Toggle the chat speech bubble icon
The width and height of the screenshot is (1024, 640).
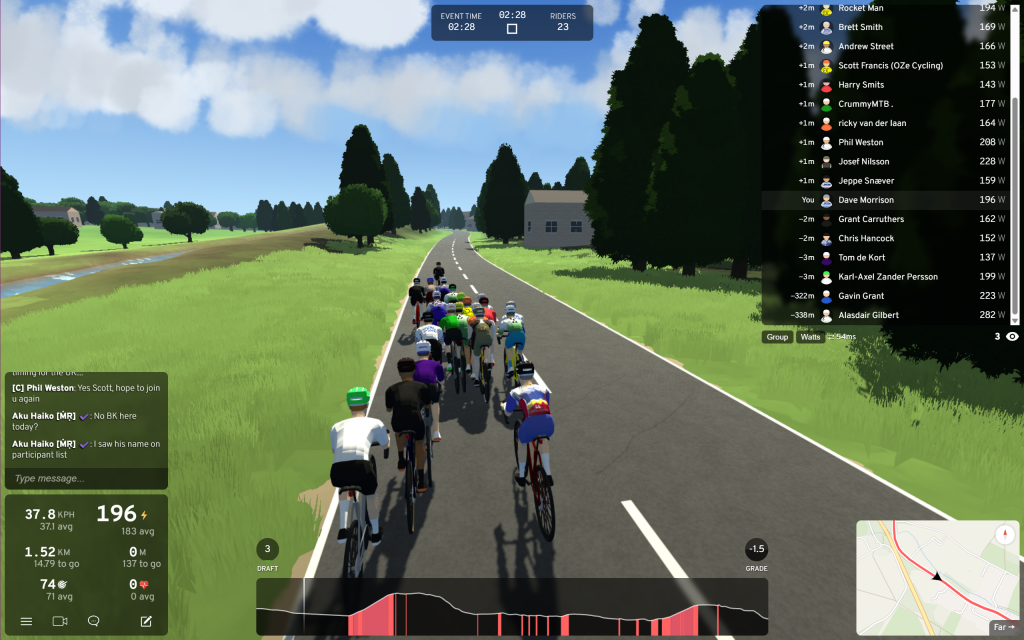tap(94, 621)
